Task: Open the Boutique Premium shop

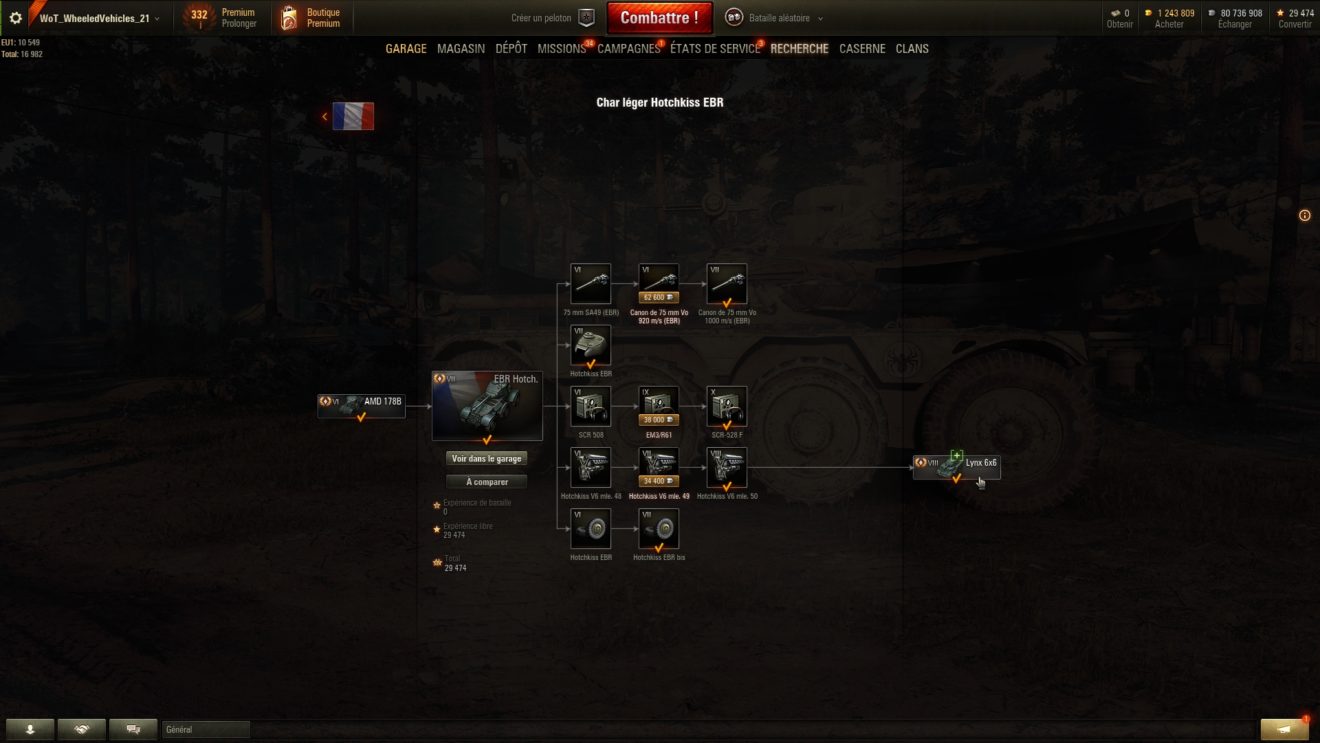Action: click(310, 18)
